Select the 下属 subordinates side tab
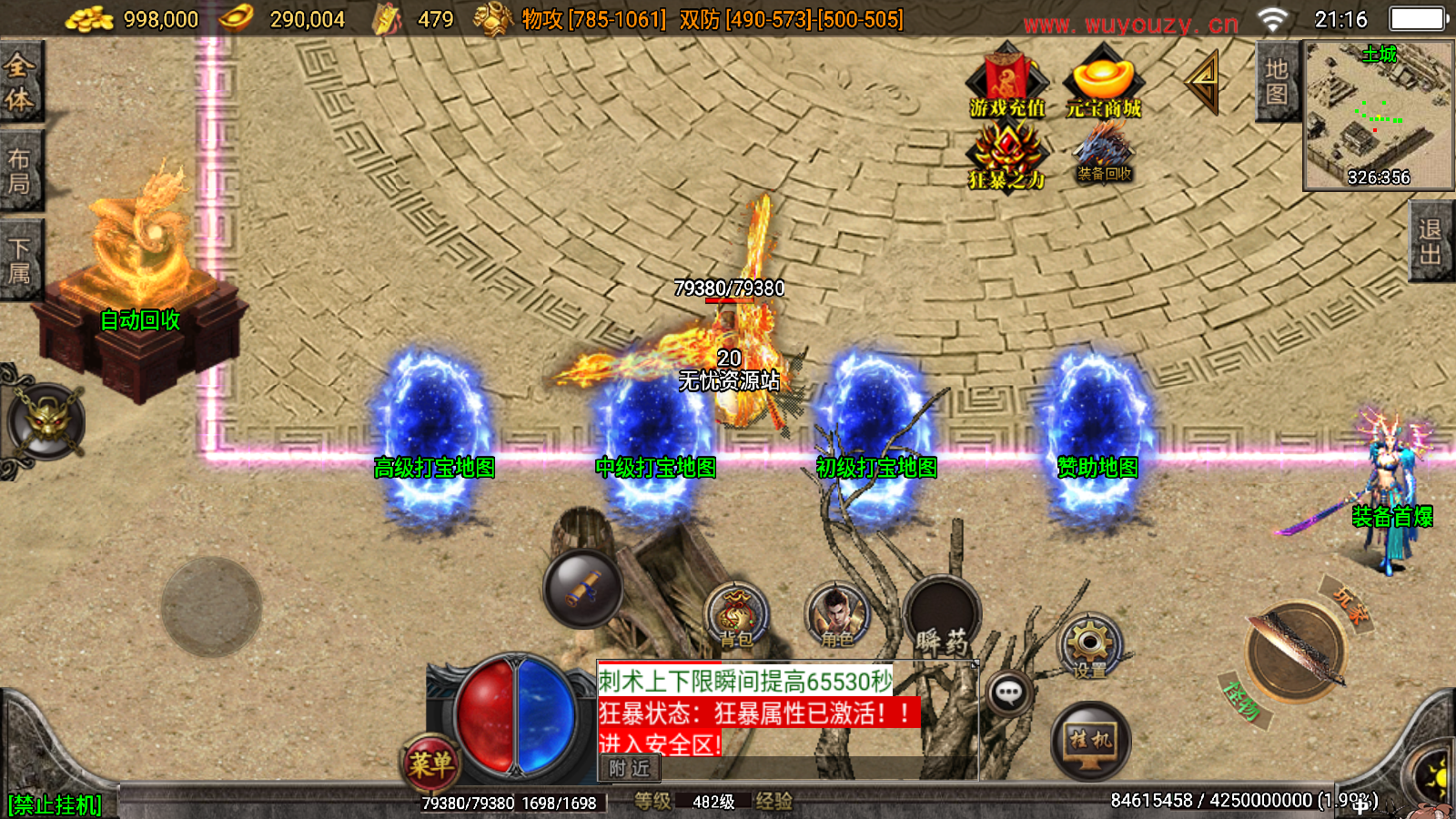 pos(20,260)
